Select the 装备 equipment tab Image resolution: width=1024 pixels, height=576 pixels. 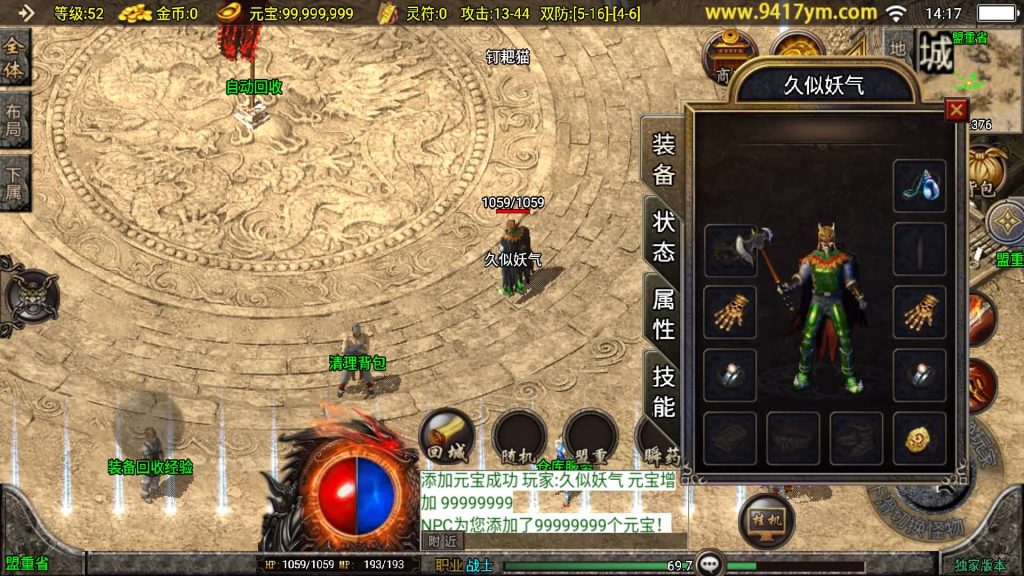[664, 159]
